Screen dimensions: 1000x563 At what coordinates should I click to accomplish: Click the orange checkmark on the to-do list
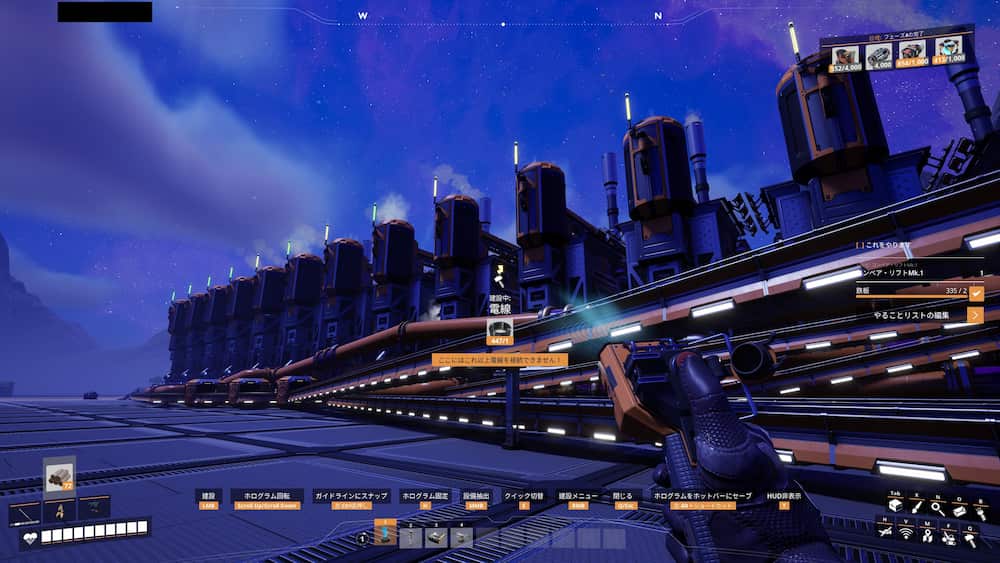click(976, 293)
